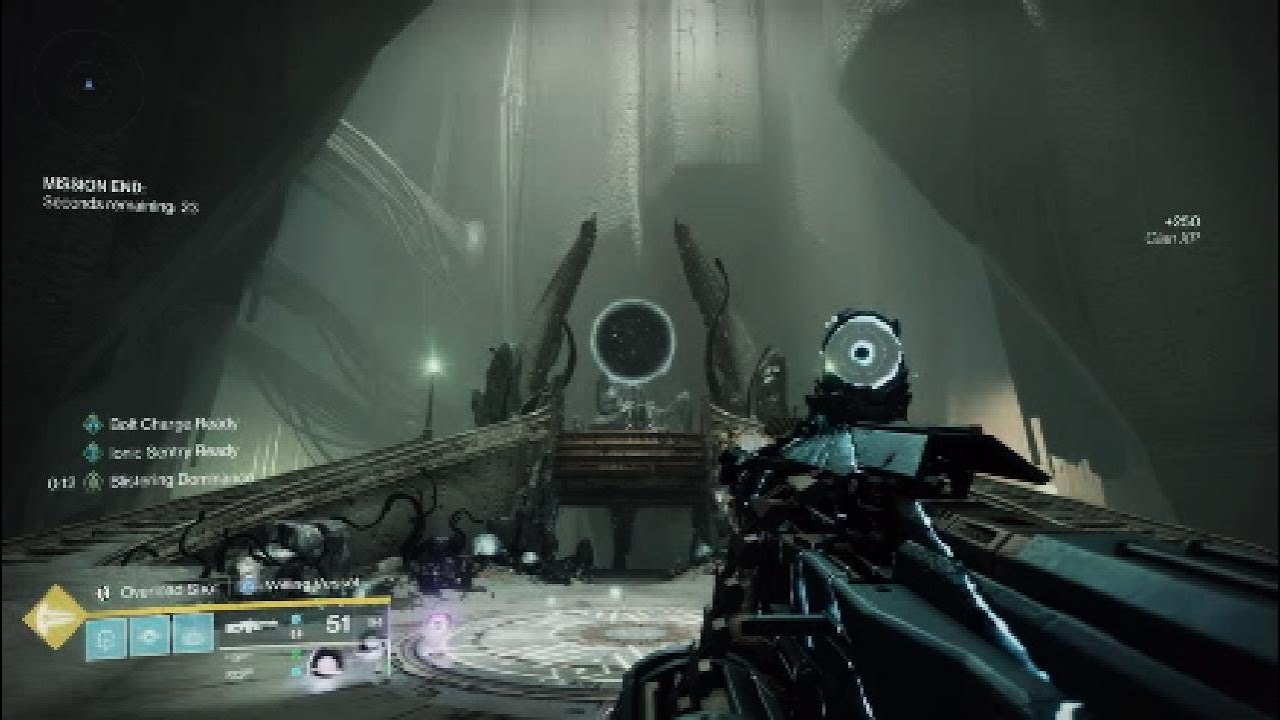Select the Ionic Sentry Ready buff icon
This screenshot has width=1280, height=720.
tap(93, 452)
